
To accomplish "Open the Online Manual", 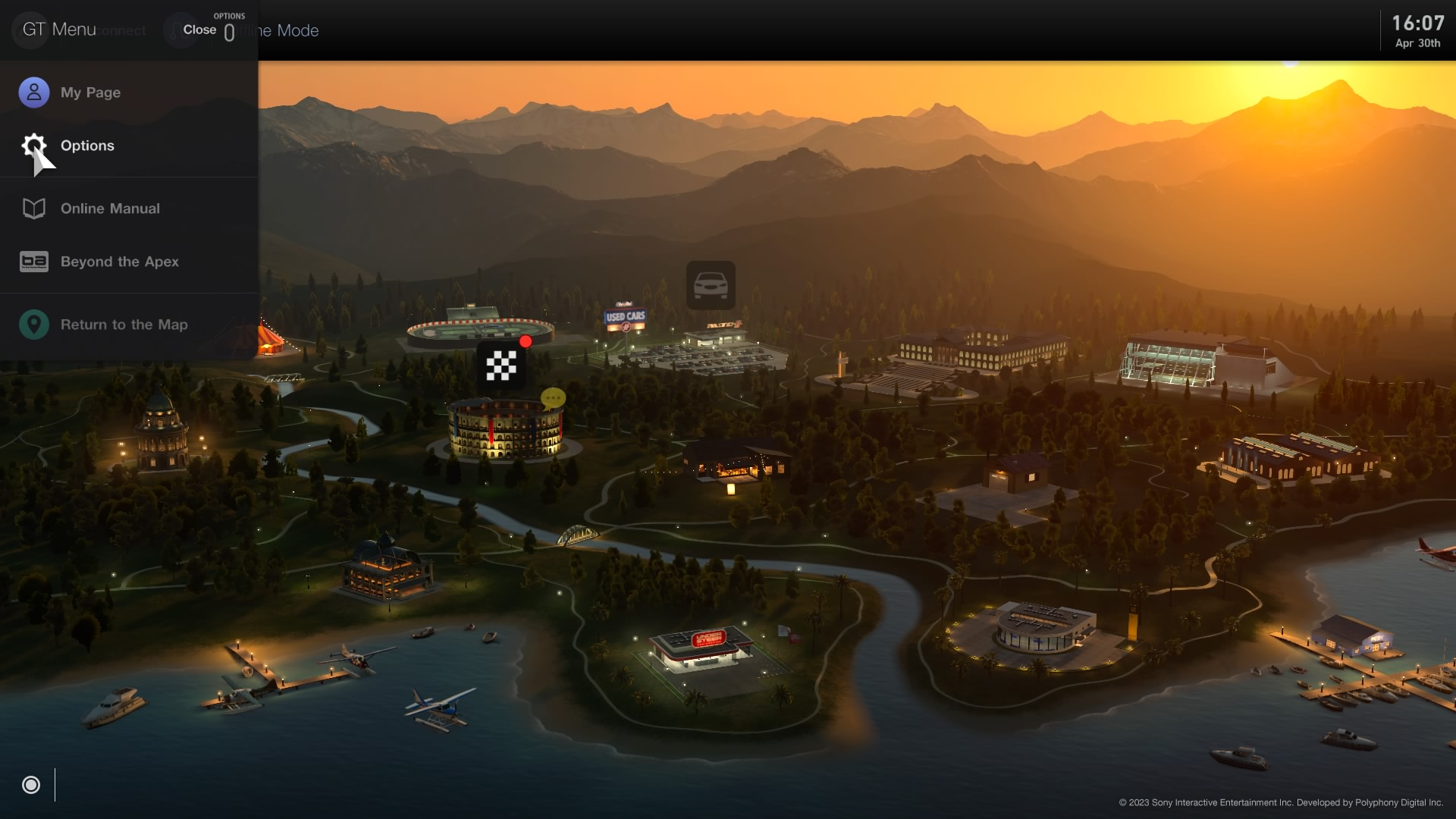I will [110, 209].
